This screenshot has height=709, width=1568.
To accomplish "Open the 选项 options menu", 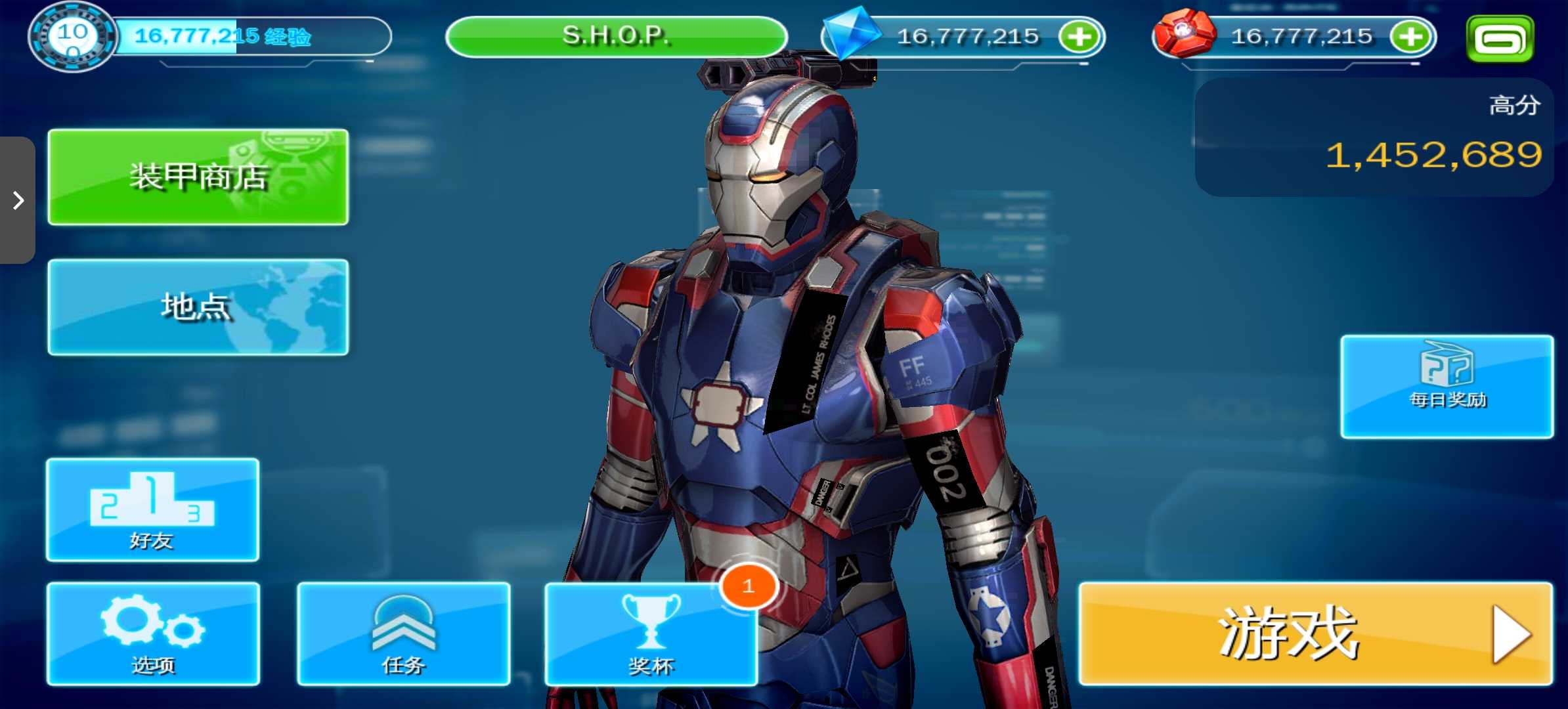I will pos(153,634).
